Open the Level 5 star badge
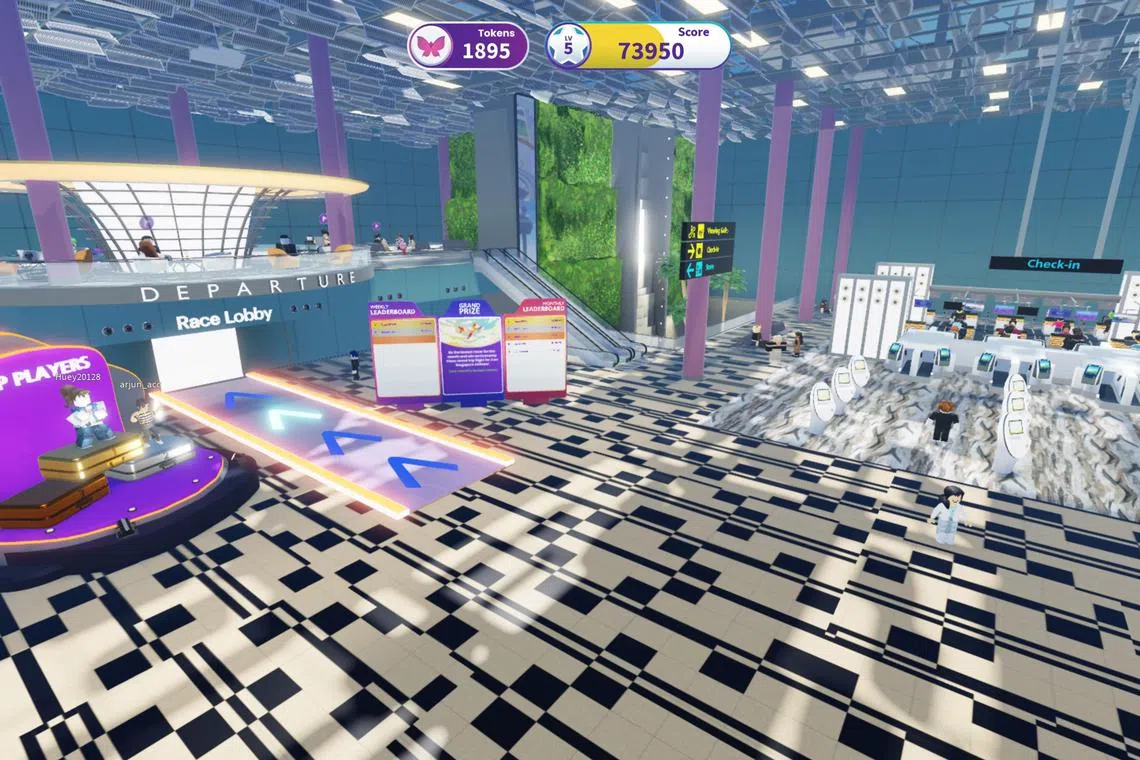1140x760 pixels. (568, 46)
